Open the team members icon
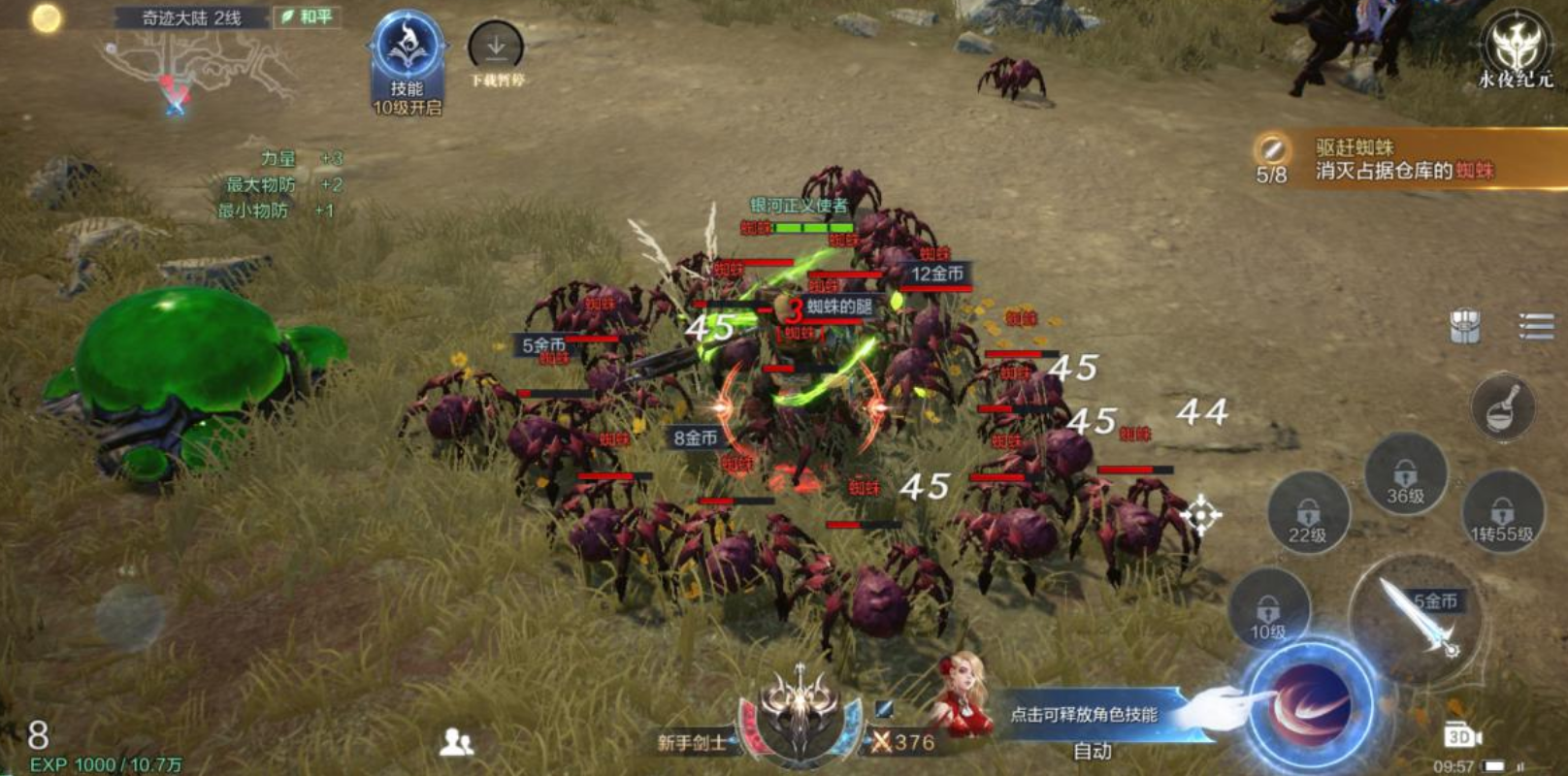Viewport: 1568px width, 776px height. click(456, 743)
